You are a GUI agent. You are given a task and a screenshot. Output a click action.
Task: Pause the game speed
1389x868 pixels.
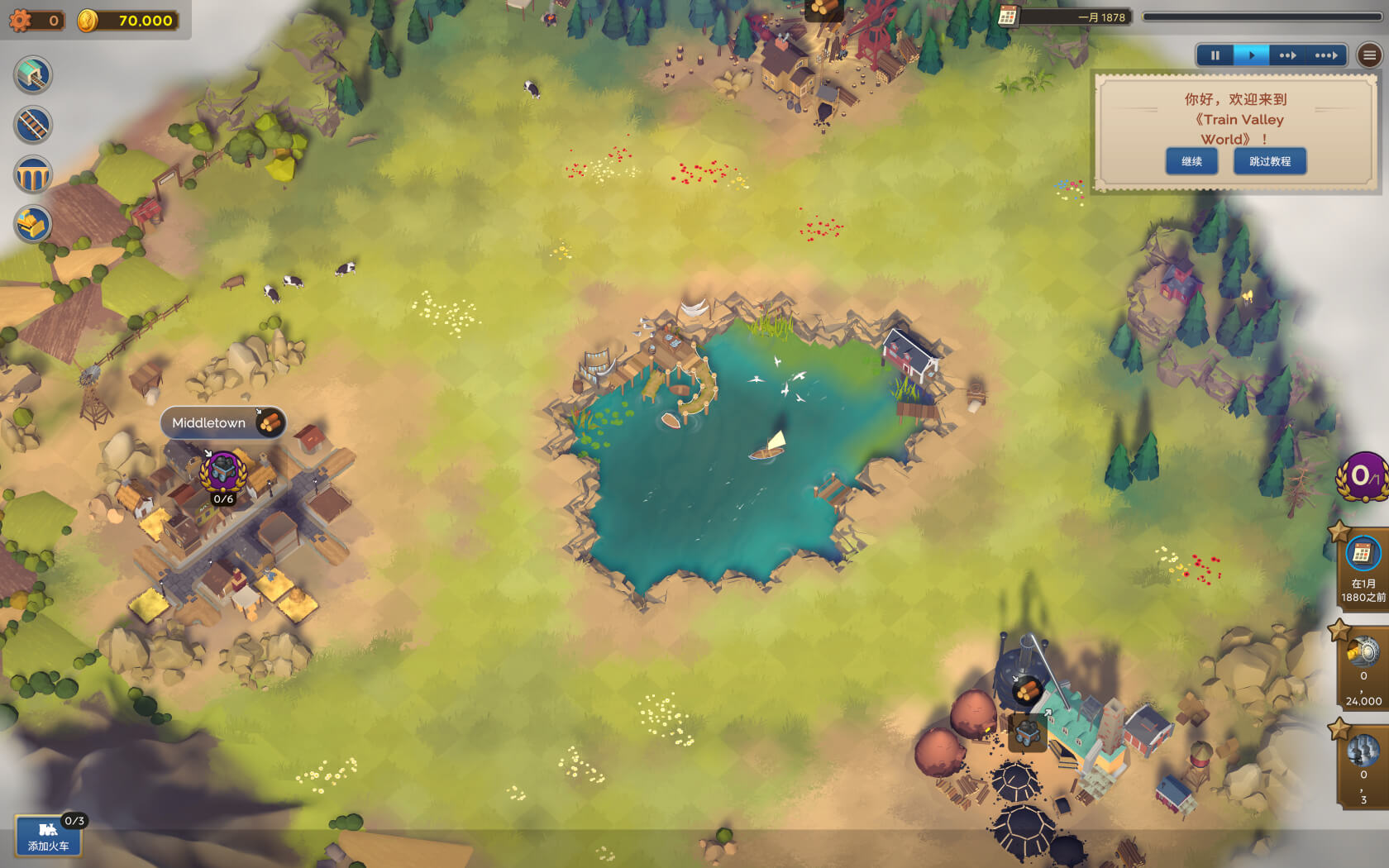pyautogui.click(x=1215, y=55)
